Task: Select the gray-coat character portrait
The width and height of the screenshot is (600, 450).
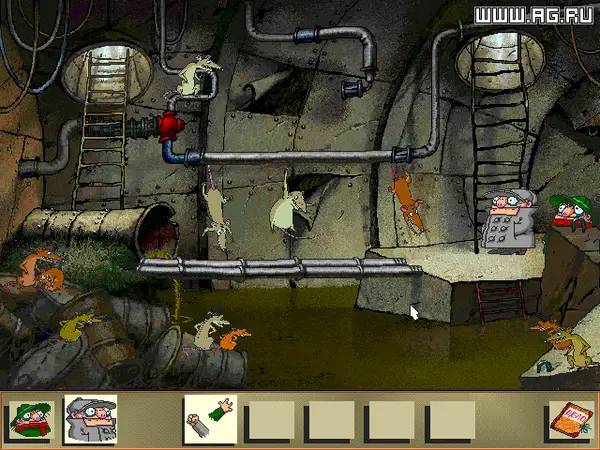Action: click(90, 419)
